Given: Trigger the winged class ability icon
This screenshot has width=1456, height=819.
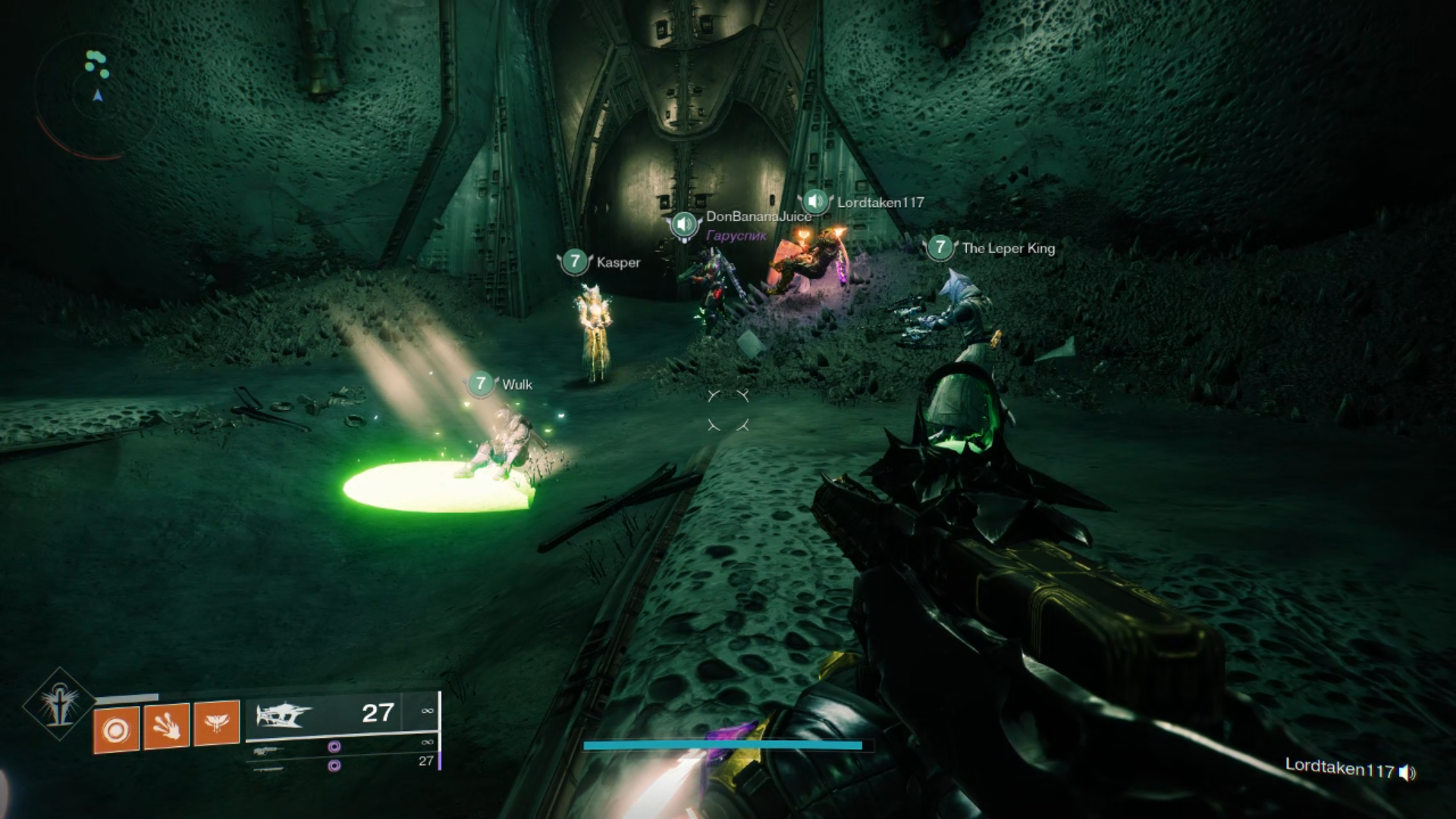Looking at the screenshot, I should pyautogui.click(x=217, y=722).
